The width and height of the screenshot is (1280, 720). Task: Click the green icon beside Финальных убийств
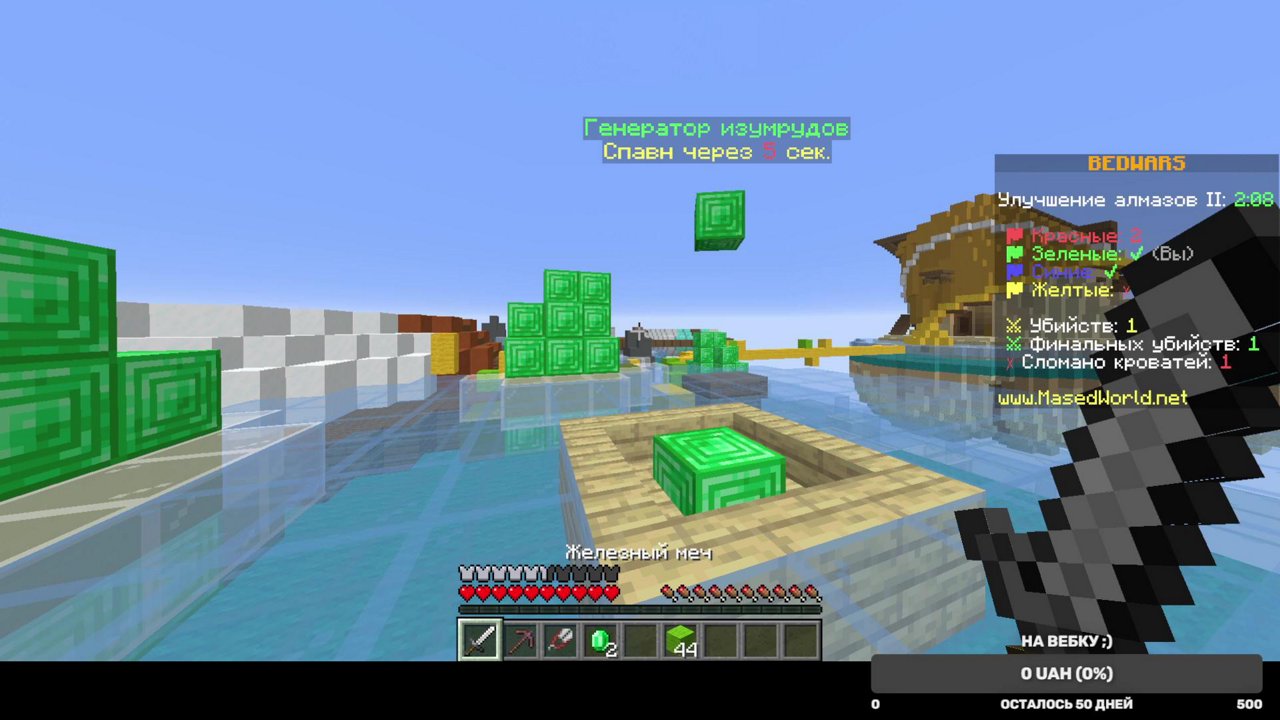[1014, 344]
